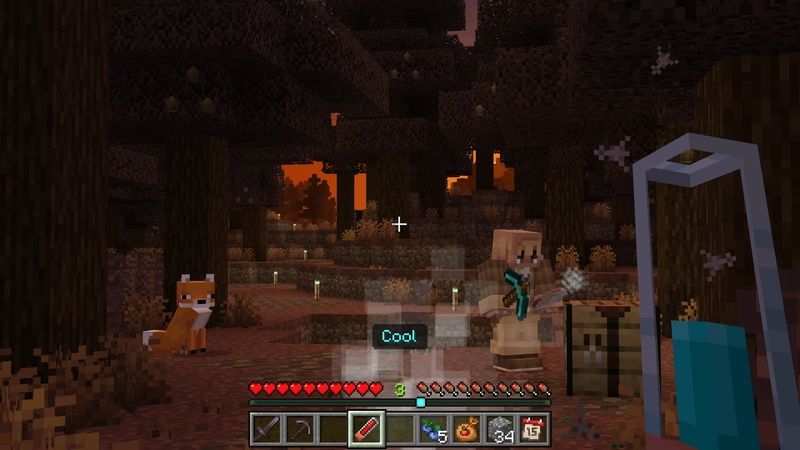
Task: Choose the red bundle hotbar slot
Action: pos(365,430)
